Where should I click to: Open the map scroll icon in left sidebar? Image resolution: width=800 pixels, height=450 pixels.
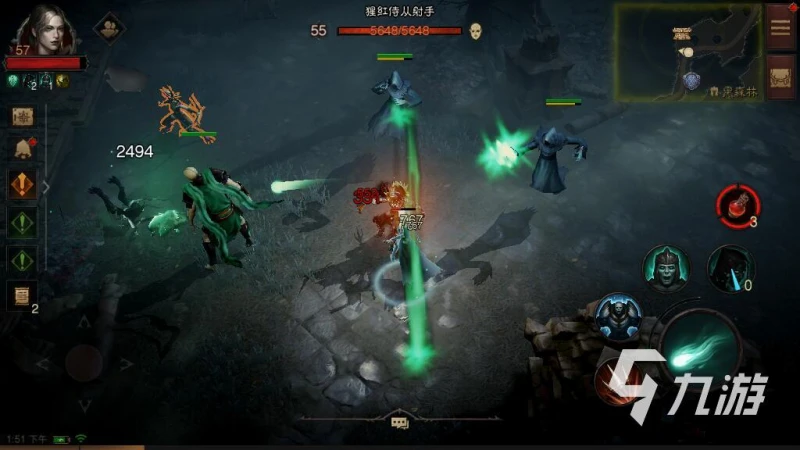click(22, 116)
